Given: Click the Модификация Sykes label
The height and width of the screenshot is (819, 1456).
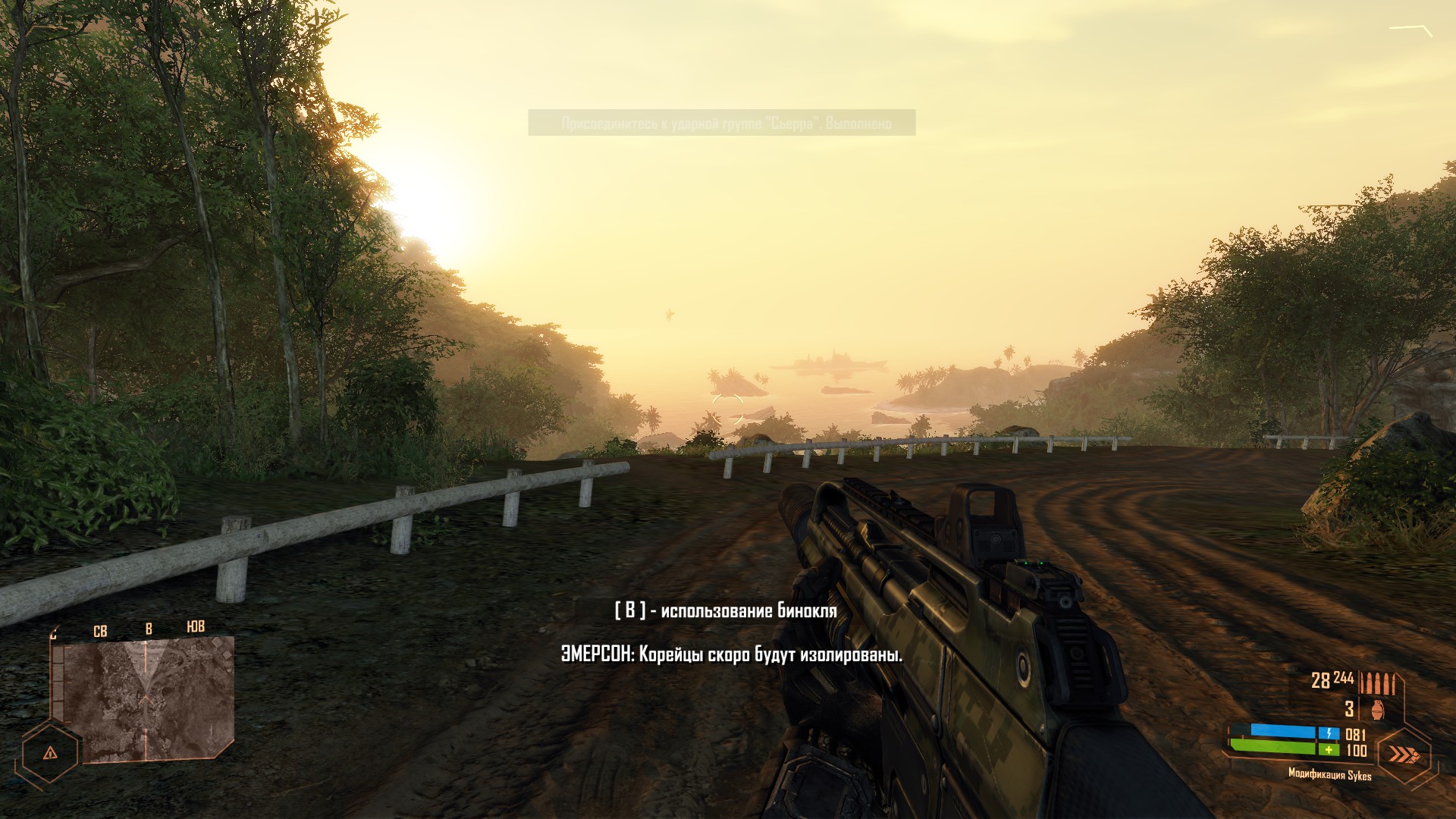Looking at the screenshot, I should (1330, 774).
